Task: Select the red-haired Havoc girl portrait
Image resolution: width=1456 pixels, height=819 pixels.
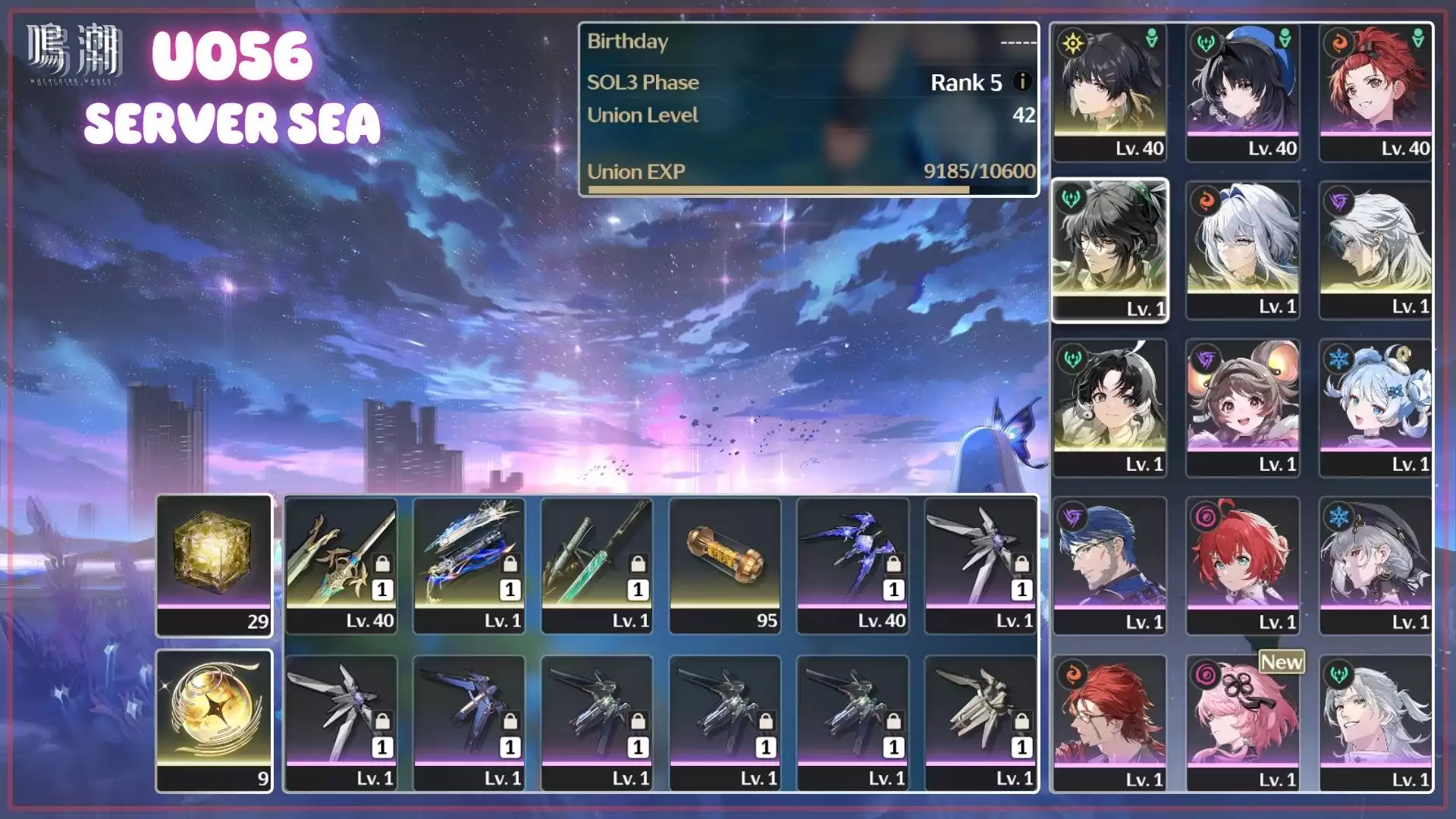Action: tap(1243, 565)
